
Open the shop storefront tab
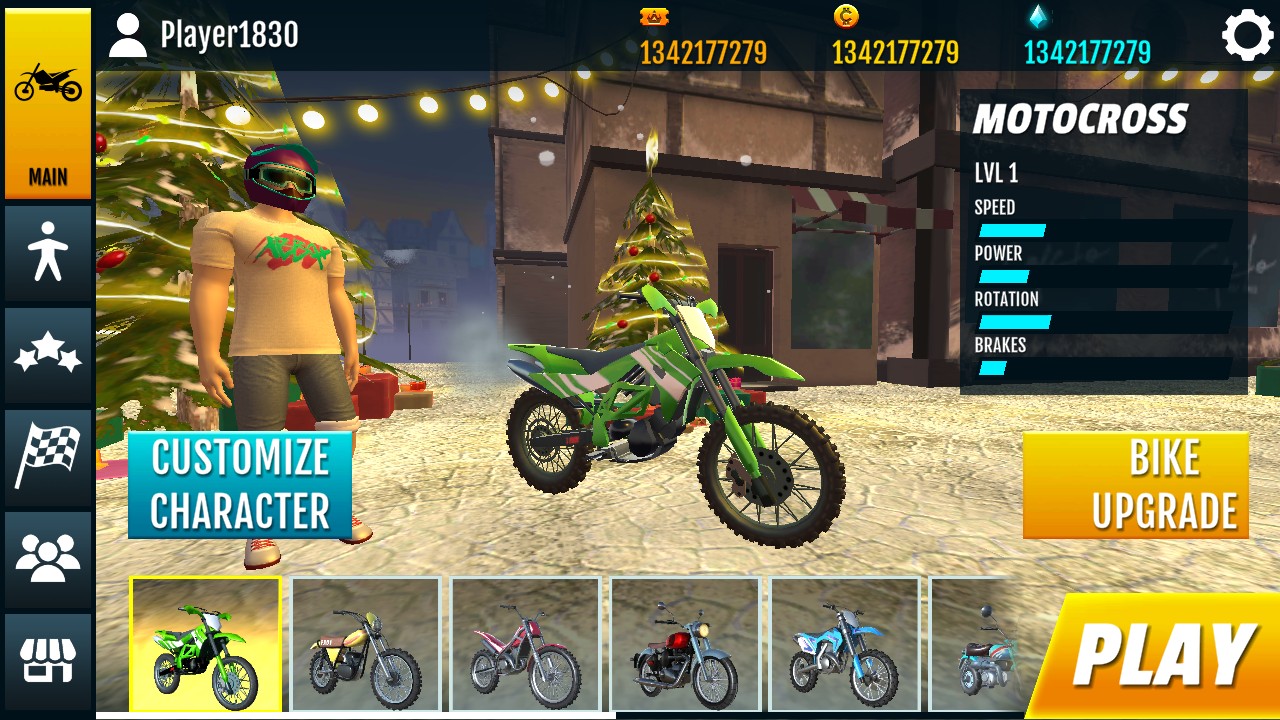click(48, 661)
